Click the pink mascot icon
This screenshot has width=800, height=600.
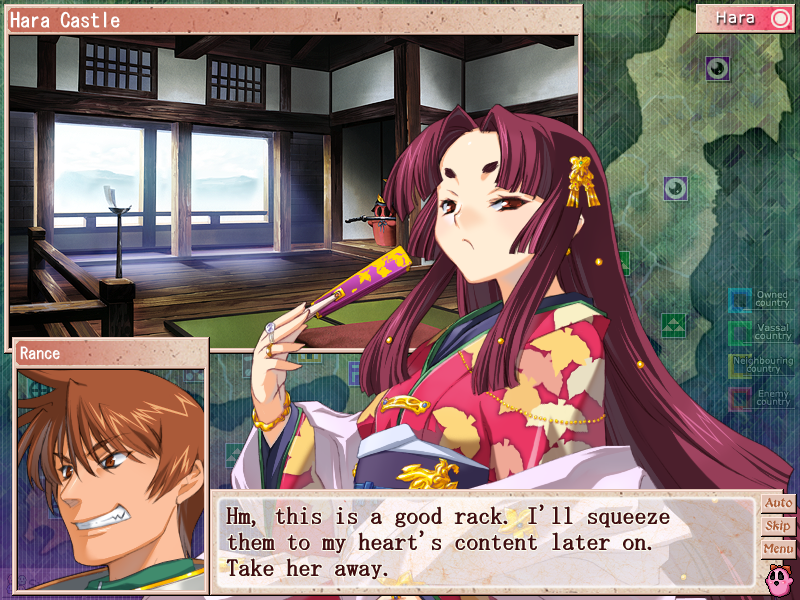point(777,576)
